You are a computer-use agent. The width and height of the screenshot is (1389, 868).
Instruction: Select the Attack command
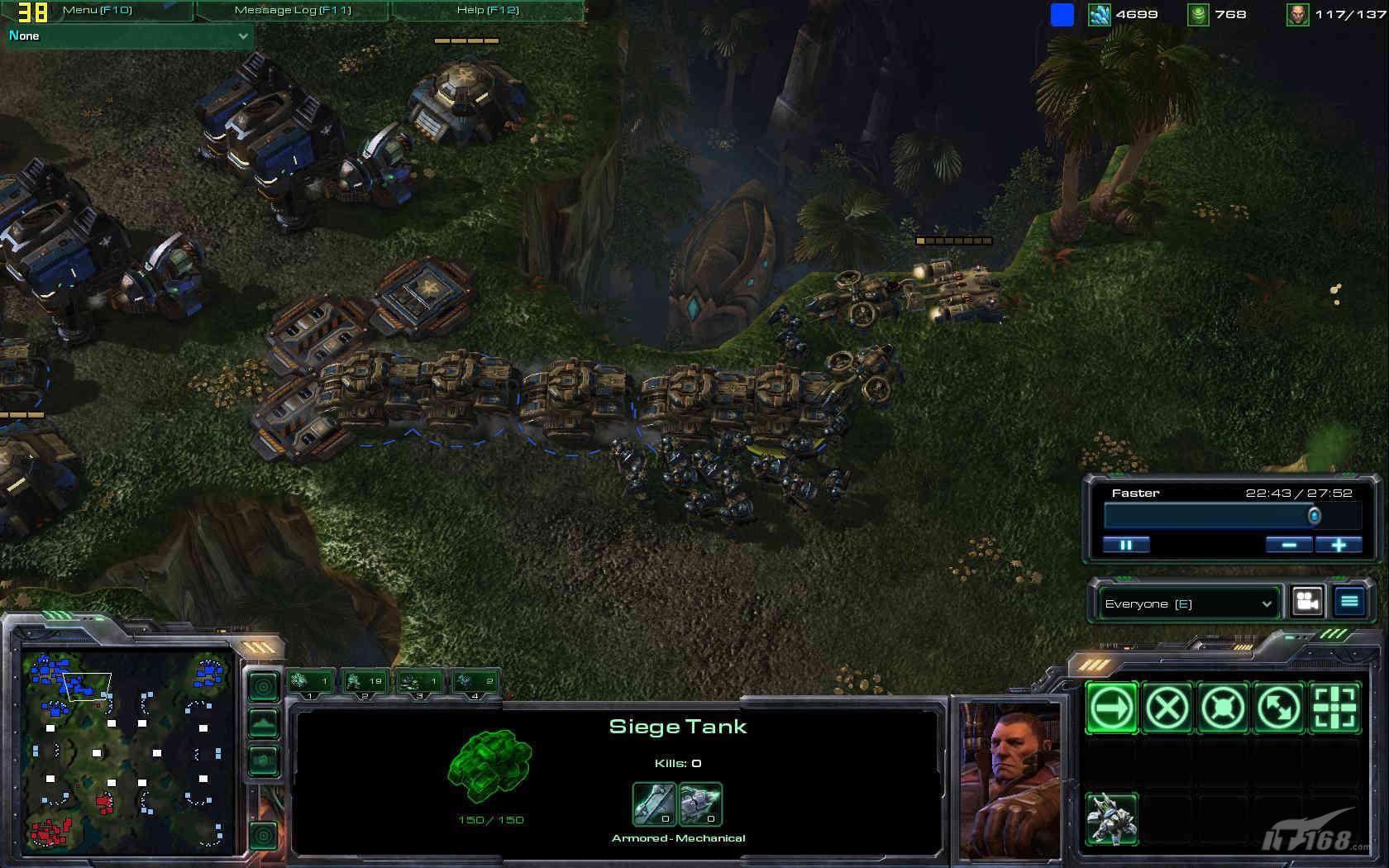pos(1335,708)
